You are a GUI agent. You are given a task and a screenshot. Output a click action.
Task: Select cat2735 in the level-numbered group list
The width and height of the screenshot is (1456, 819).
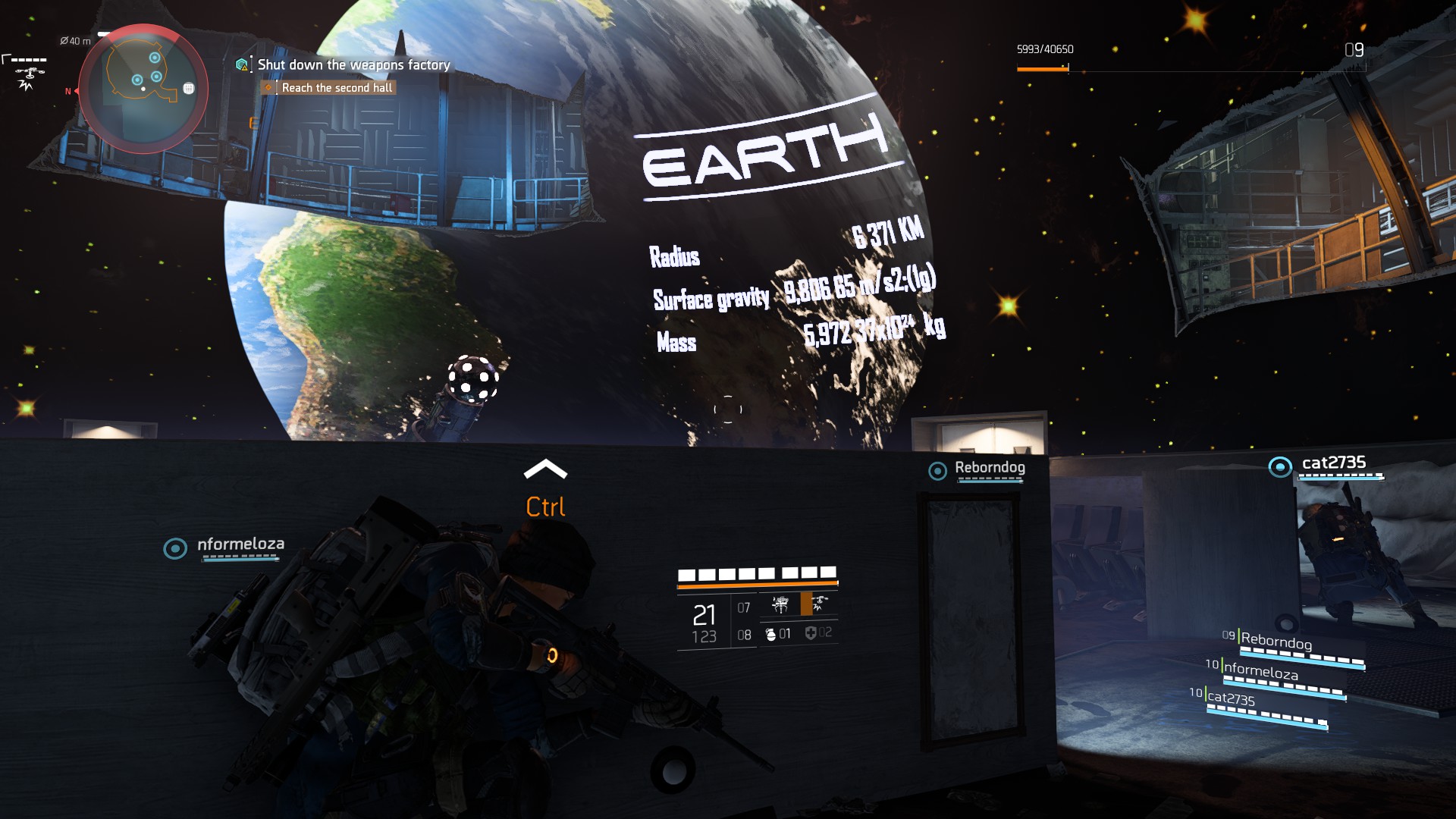pyautogui.click(x=1231, y=698)
